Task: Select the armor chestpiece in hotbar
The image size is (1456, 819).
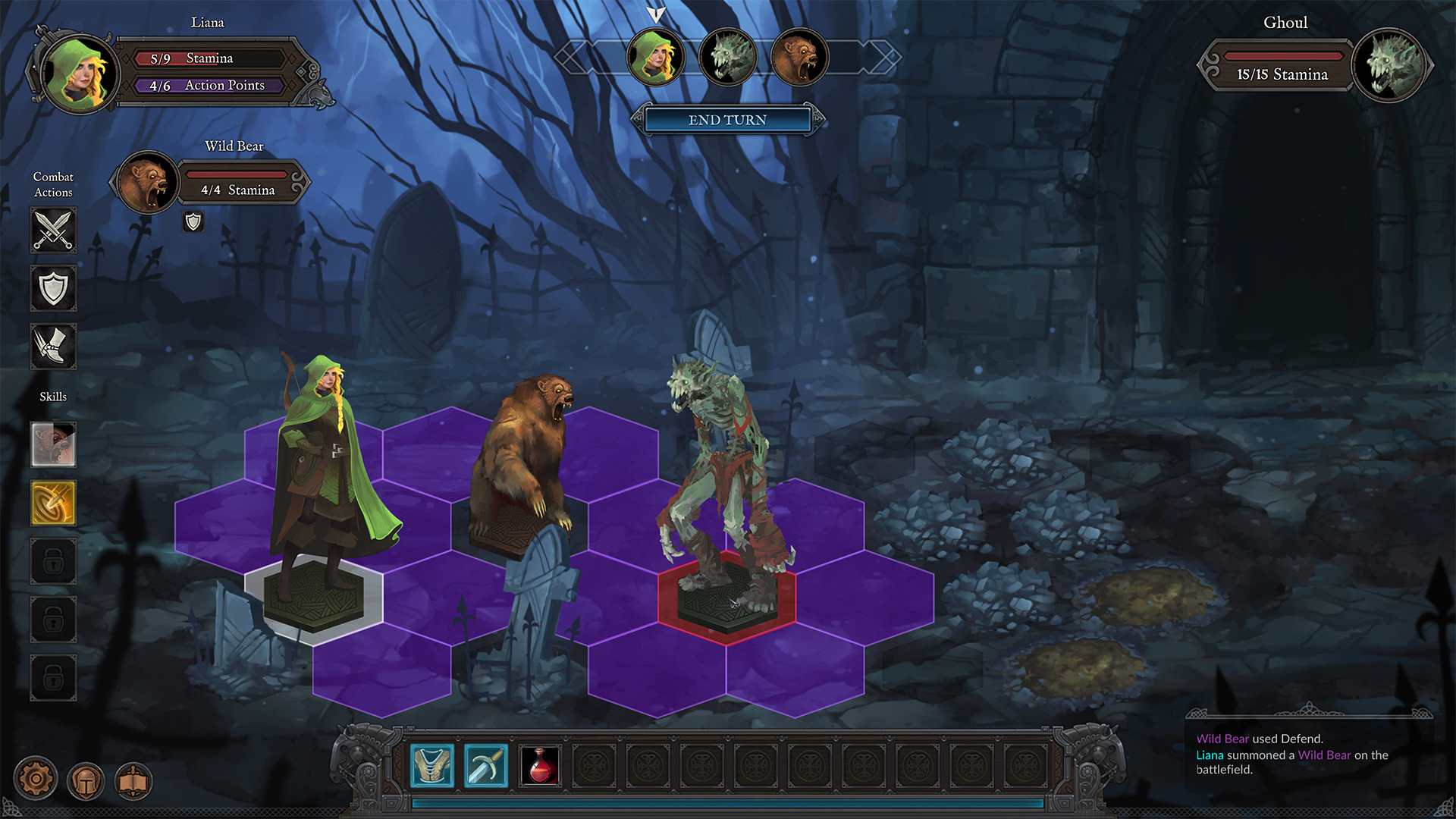Action: point(431,764)
